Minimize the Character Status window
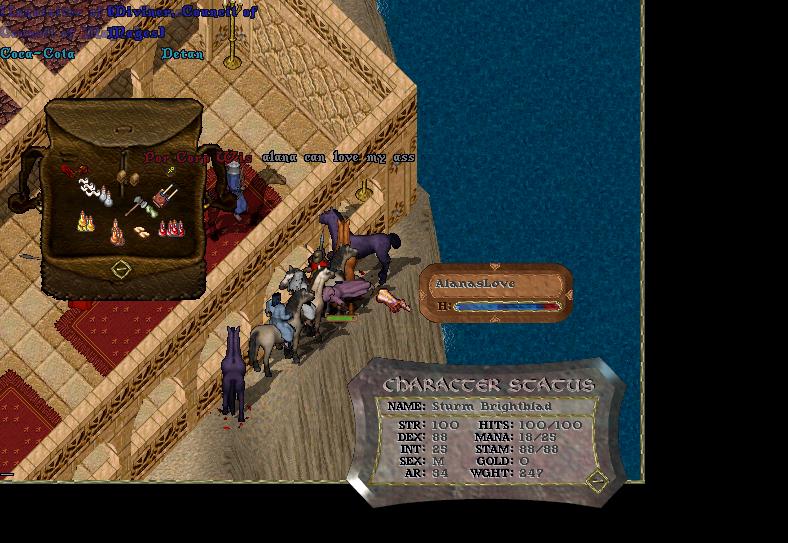This screenshot has width=788, height=543. tap(596, 481)
